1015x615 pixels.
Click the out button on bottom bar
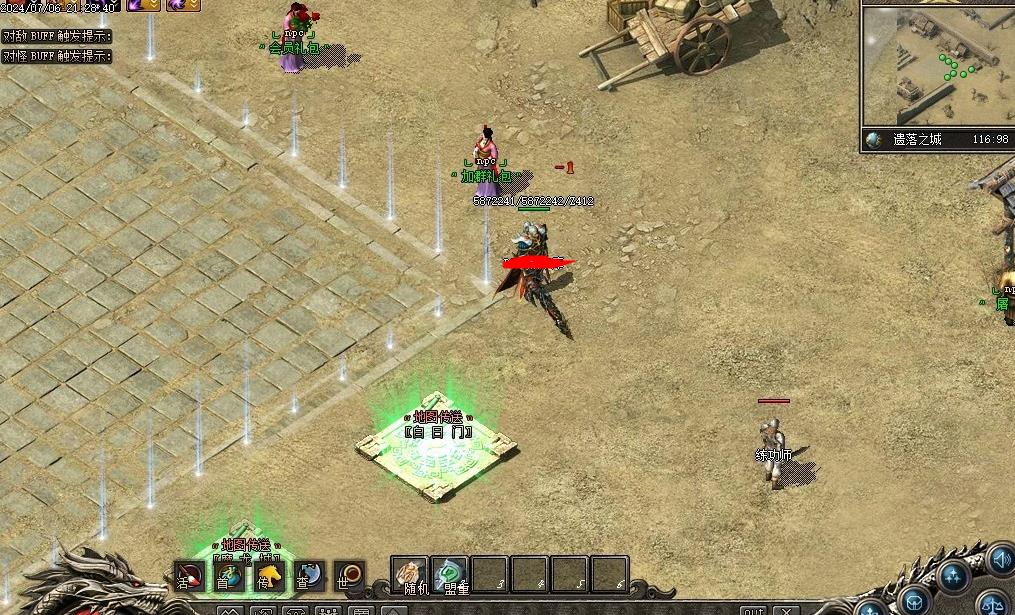(x=752, y=610)
